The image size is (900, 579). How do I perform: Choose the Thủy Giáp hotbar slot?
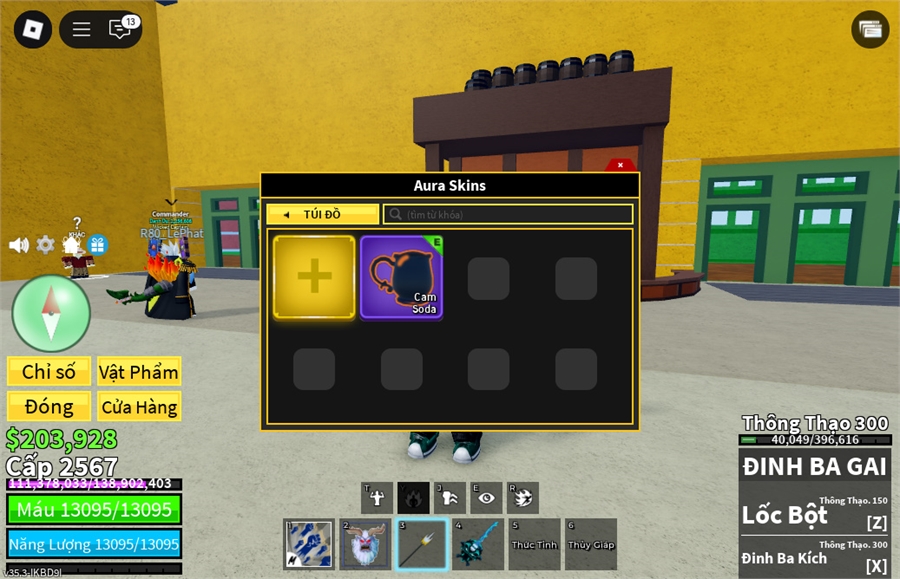591,544
